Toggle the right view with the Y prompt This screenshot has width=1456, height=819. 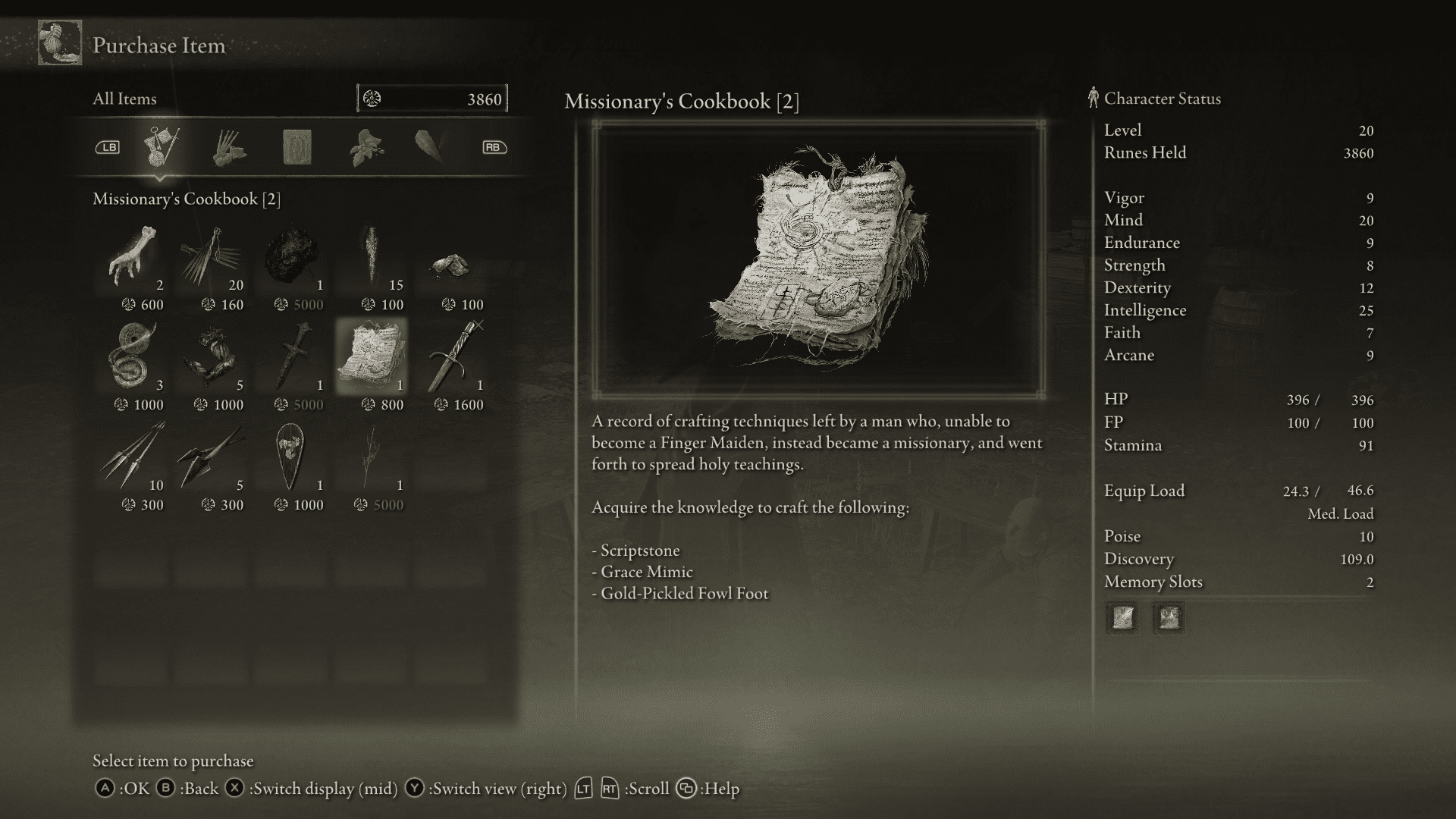click(x=414, y=788)
